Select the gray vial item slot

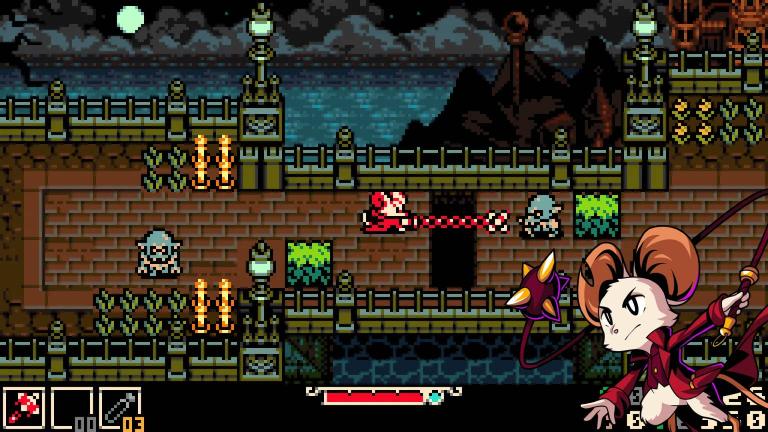coord(118,409)
